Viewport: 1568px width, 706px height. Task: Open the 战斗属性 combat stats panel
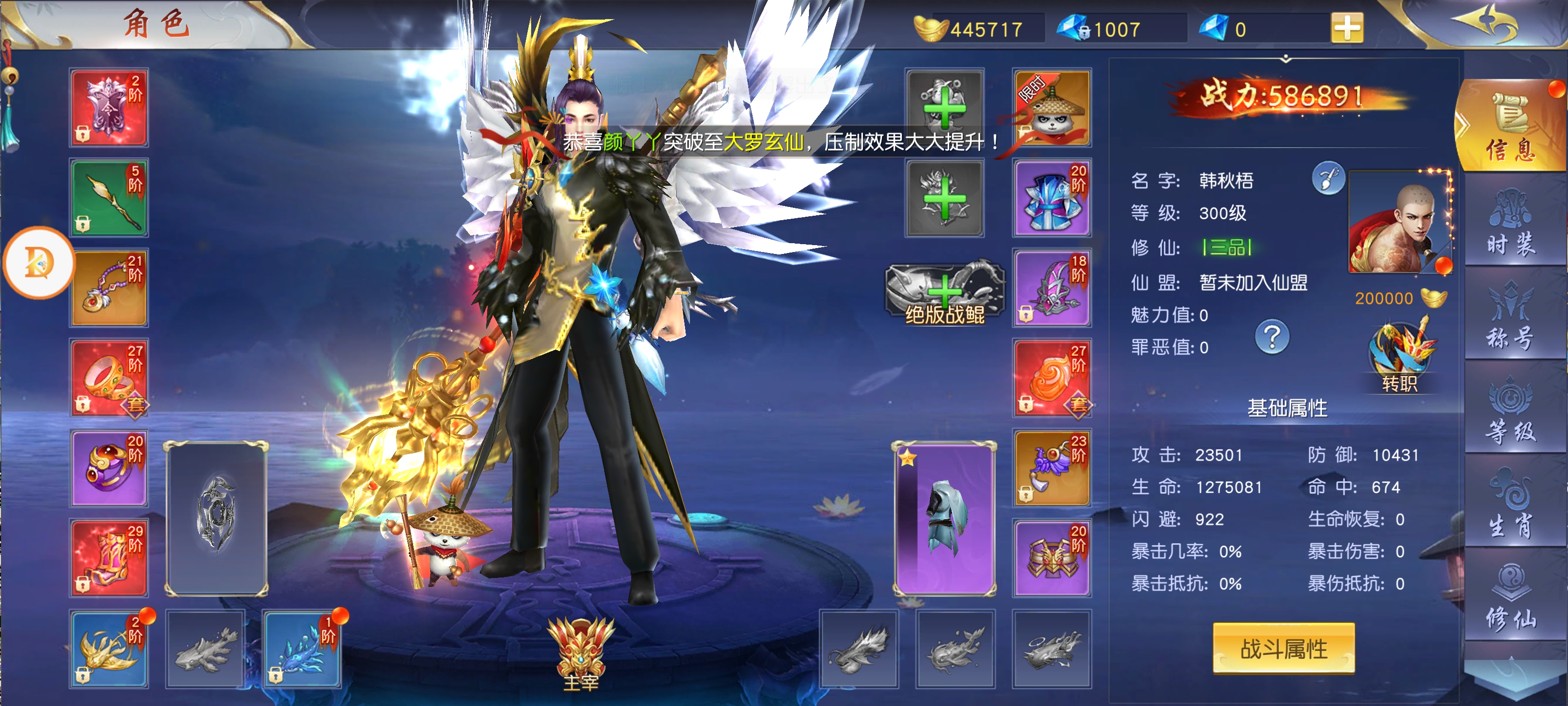(1283, 649)
